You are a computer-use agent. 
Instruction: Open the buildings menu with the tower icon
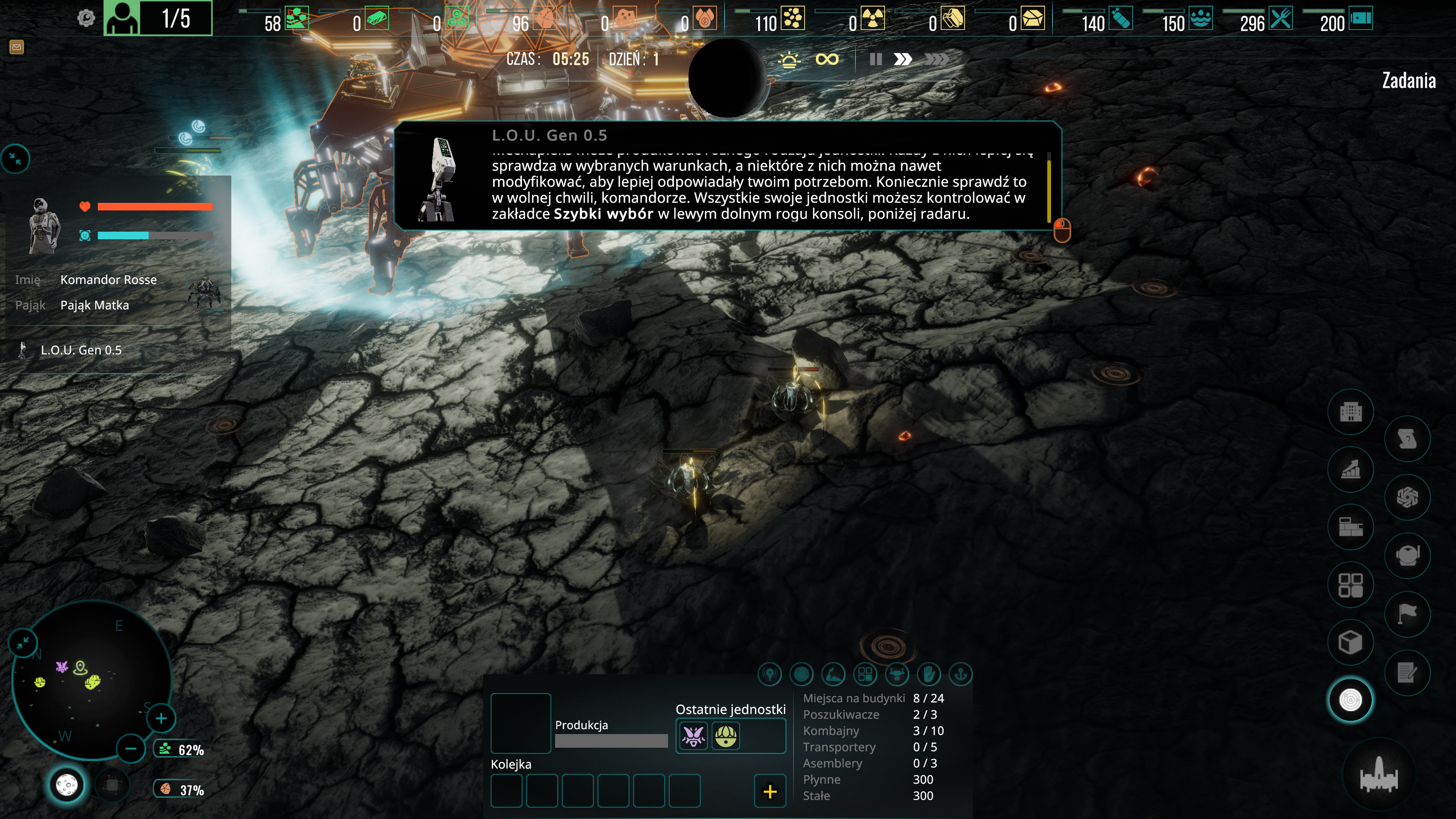[x=1350, y=411]
